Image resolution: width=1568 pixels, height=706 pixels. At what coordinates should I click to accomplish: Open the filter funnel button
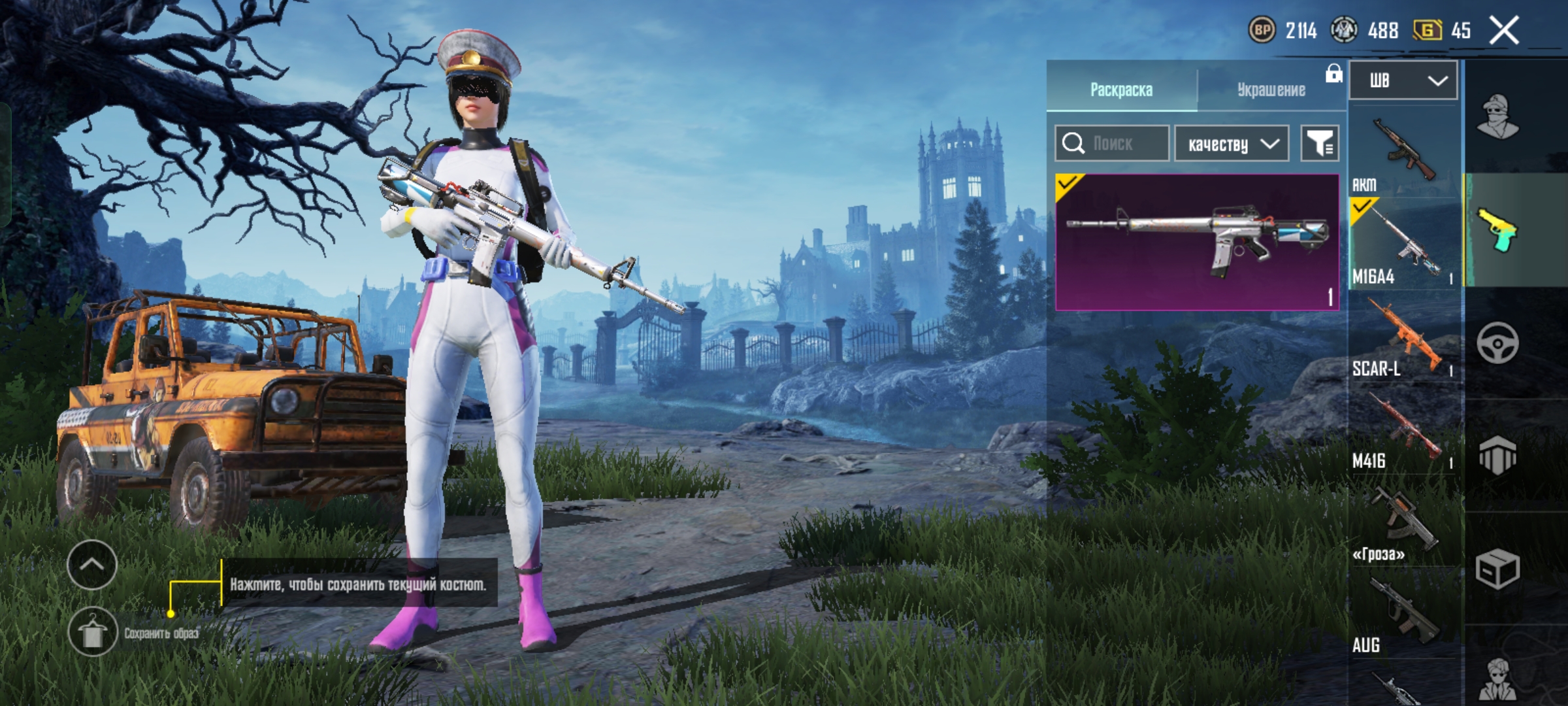point(1320,143)
